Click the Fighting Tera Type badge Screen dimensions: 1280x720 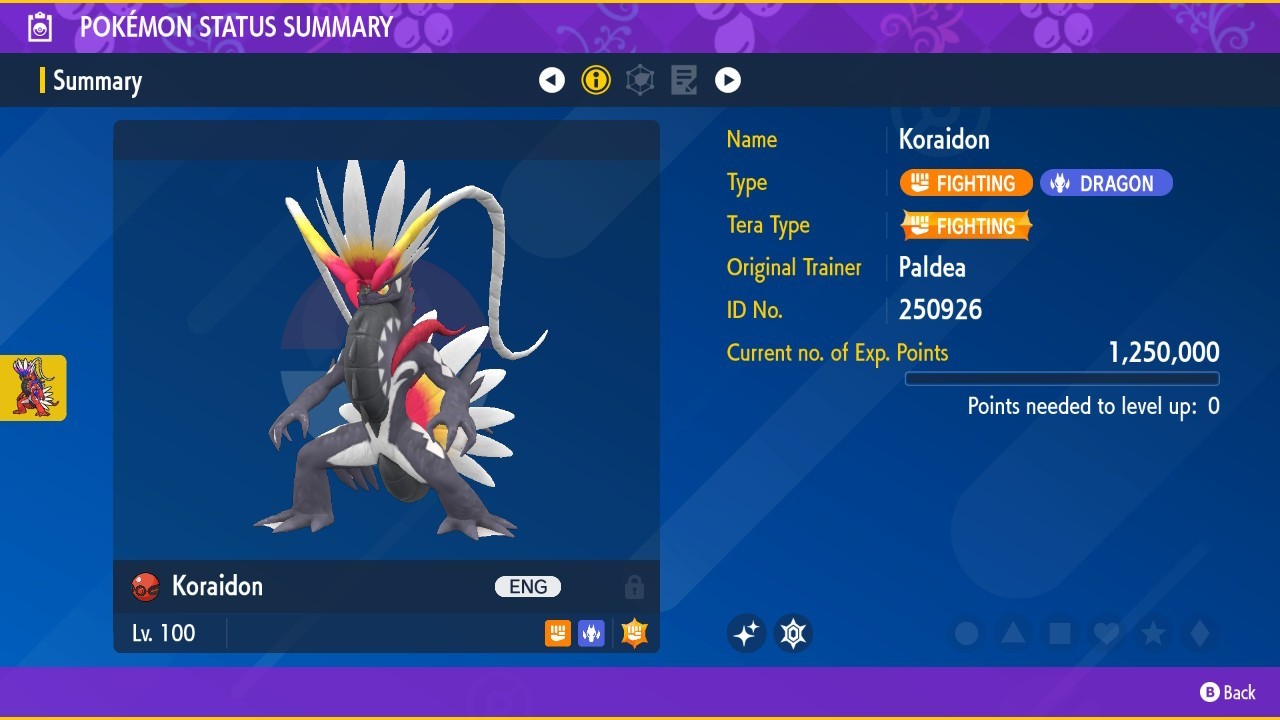pyautogui.click(x=966, y=226)
